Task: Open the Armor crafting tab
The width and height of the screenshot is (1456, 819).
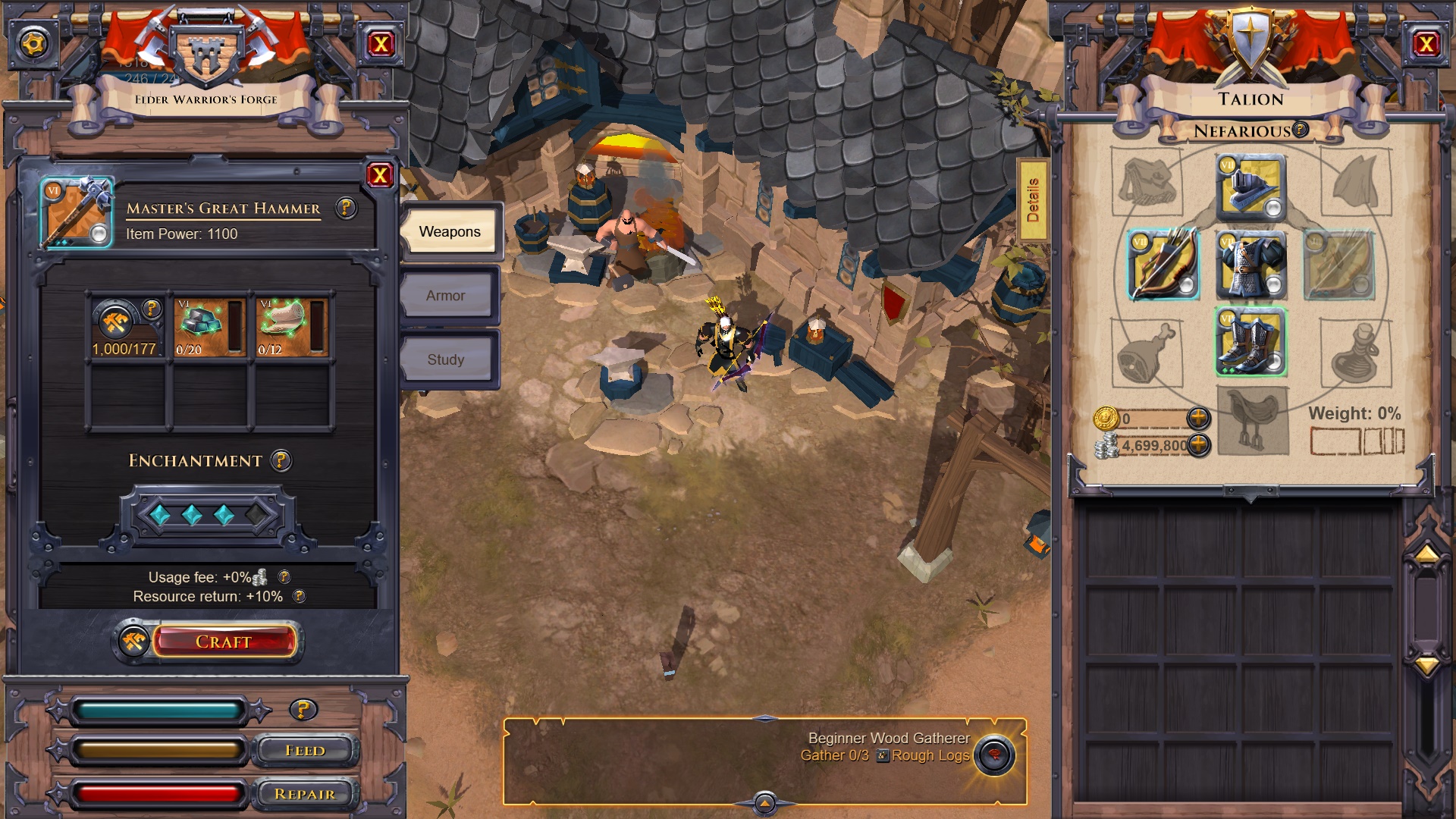Action: tap(446, 296)
